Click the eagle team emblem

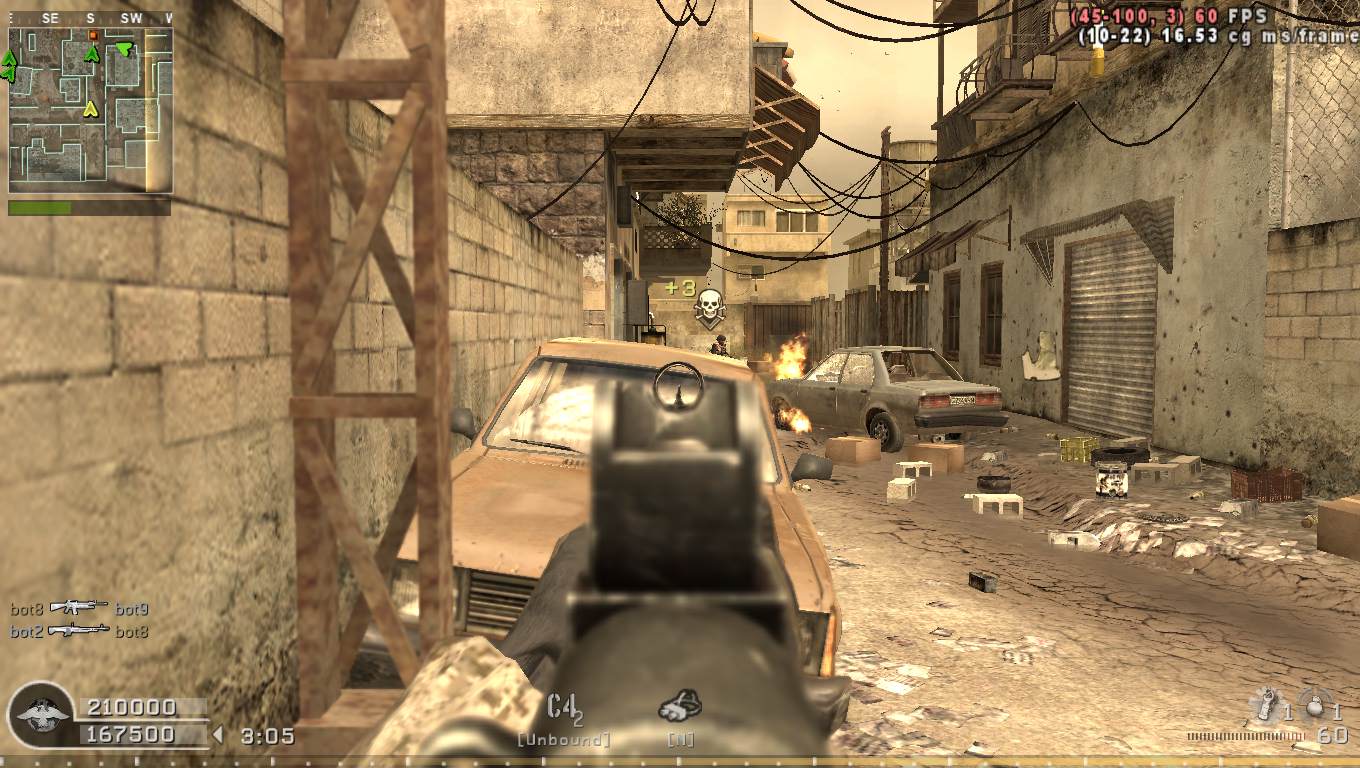(x=41, y=716)
